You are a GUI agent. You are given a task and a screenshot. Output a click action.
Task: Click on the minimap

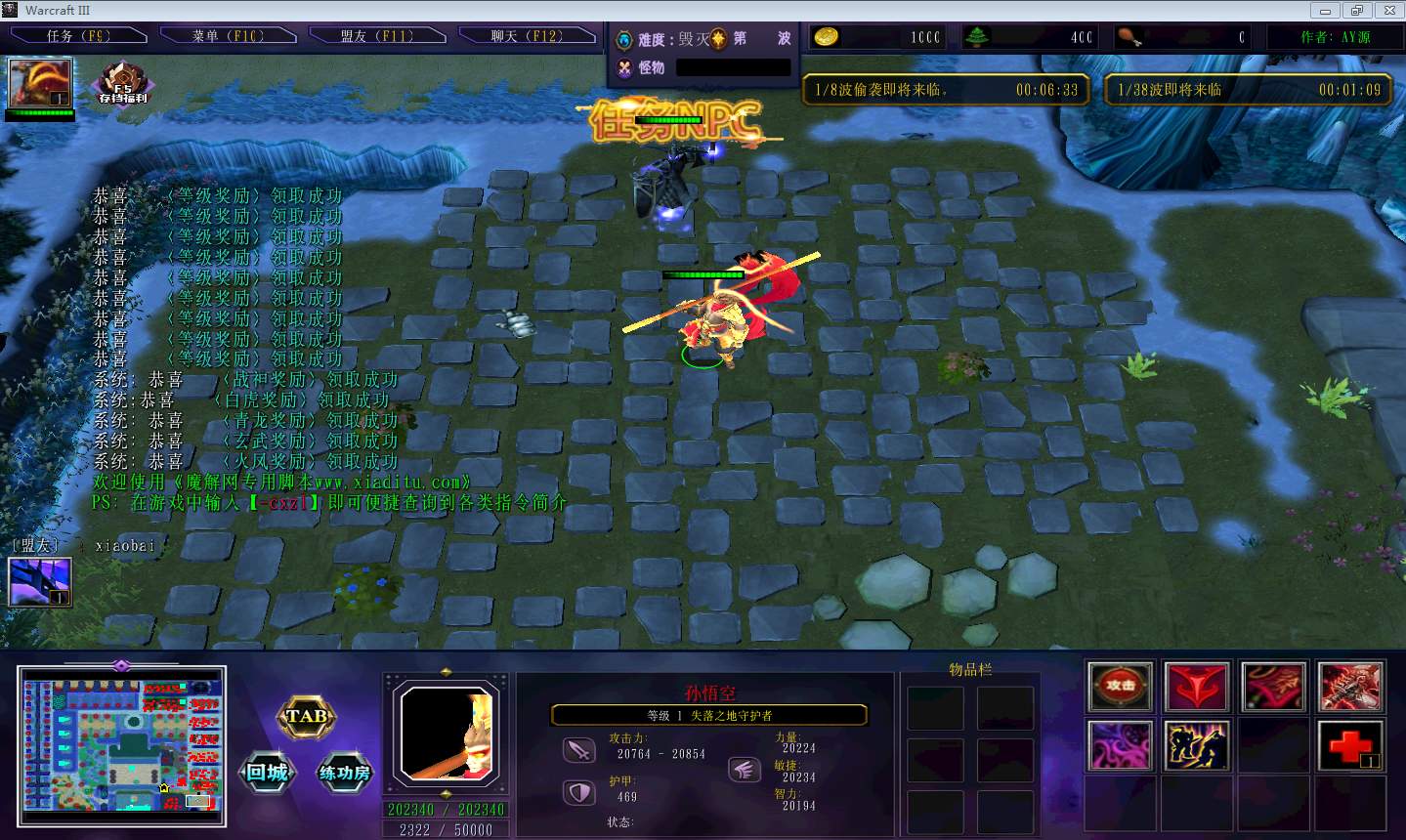coord(122,739)
